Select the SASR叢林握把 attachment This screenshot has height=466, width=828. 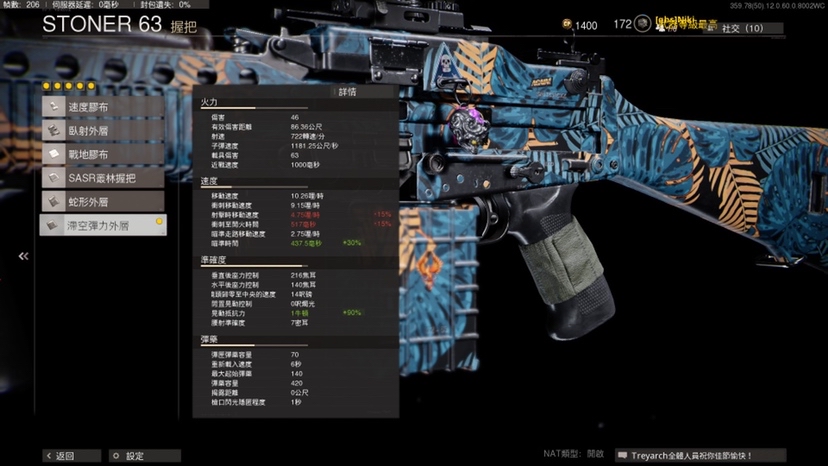[x=101, y=178]
